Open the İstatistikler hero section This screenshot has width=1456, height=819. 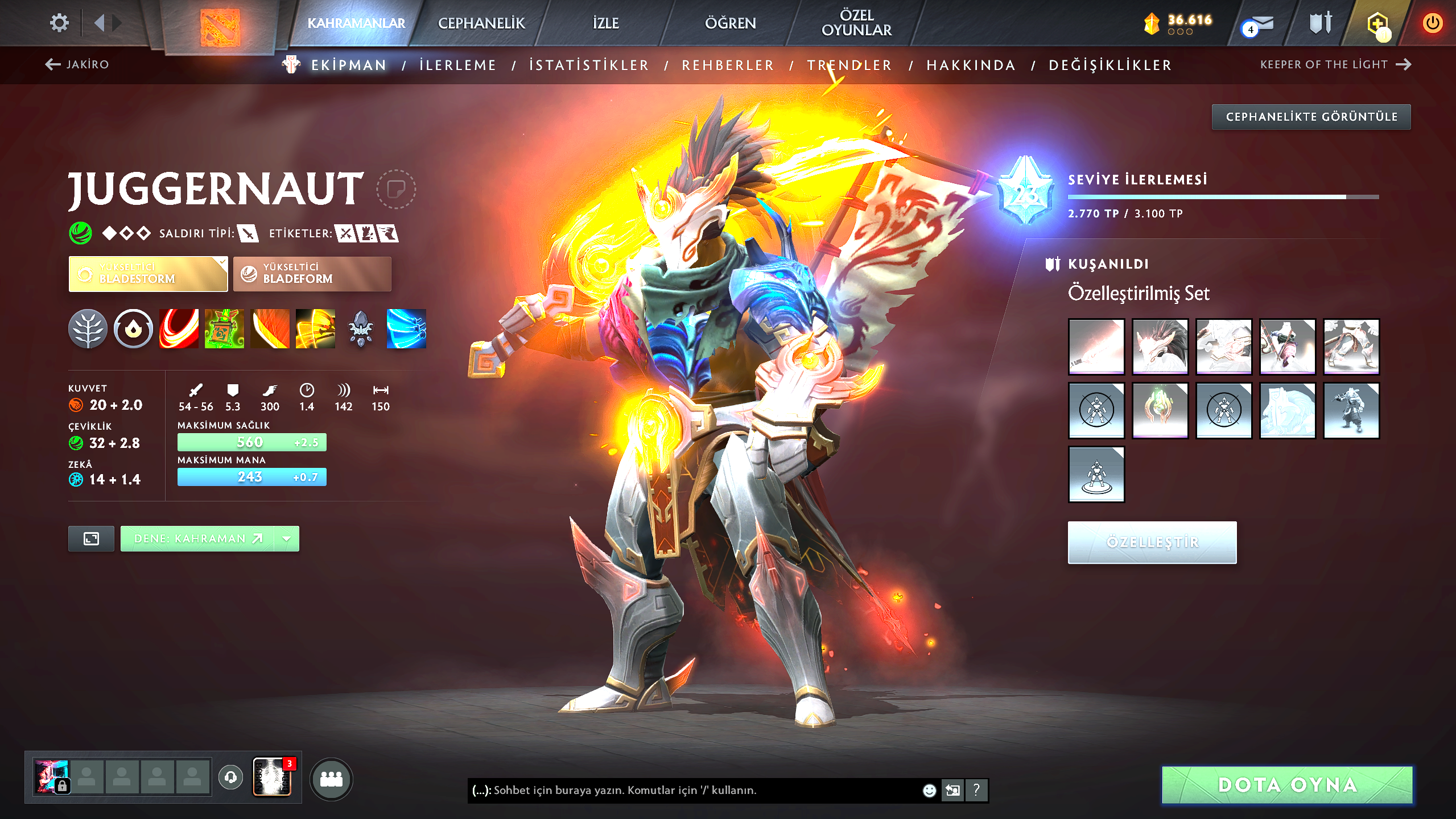click(x=589, y=65)
